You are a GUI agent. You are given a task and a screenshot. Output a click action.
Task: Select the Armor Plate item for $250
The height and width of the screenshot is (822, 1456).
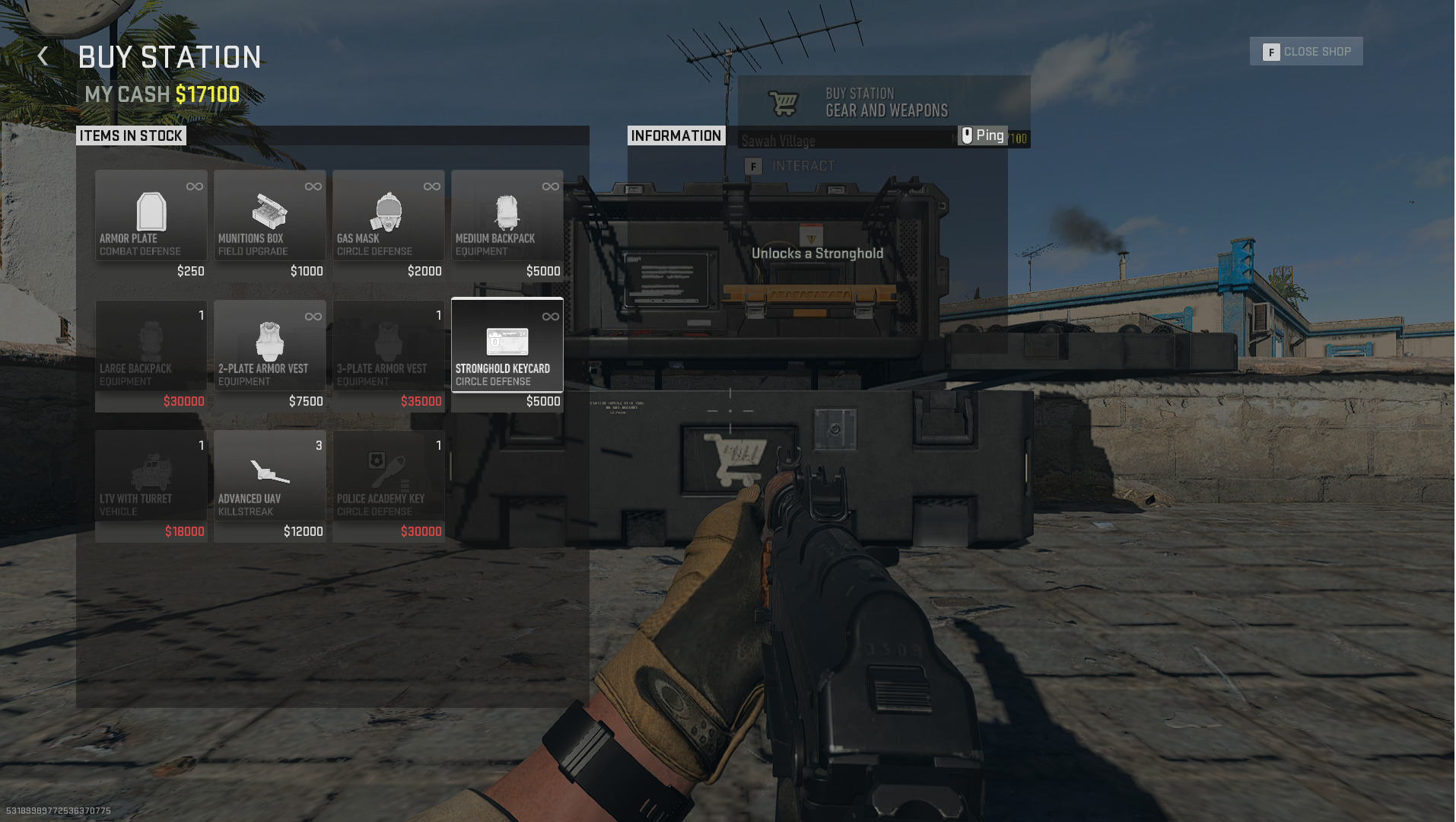click(151, 215)
